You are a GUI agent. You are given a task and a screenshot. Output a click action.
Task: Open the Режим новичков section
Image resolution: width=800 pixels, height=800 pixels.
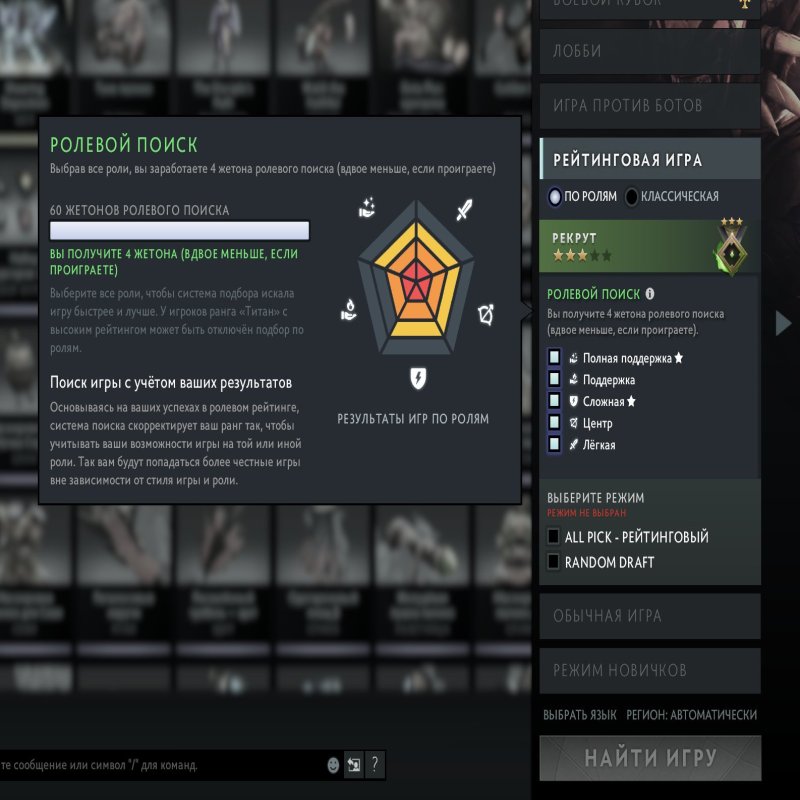pos(650,670)
